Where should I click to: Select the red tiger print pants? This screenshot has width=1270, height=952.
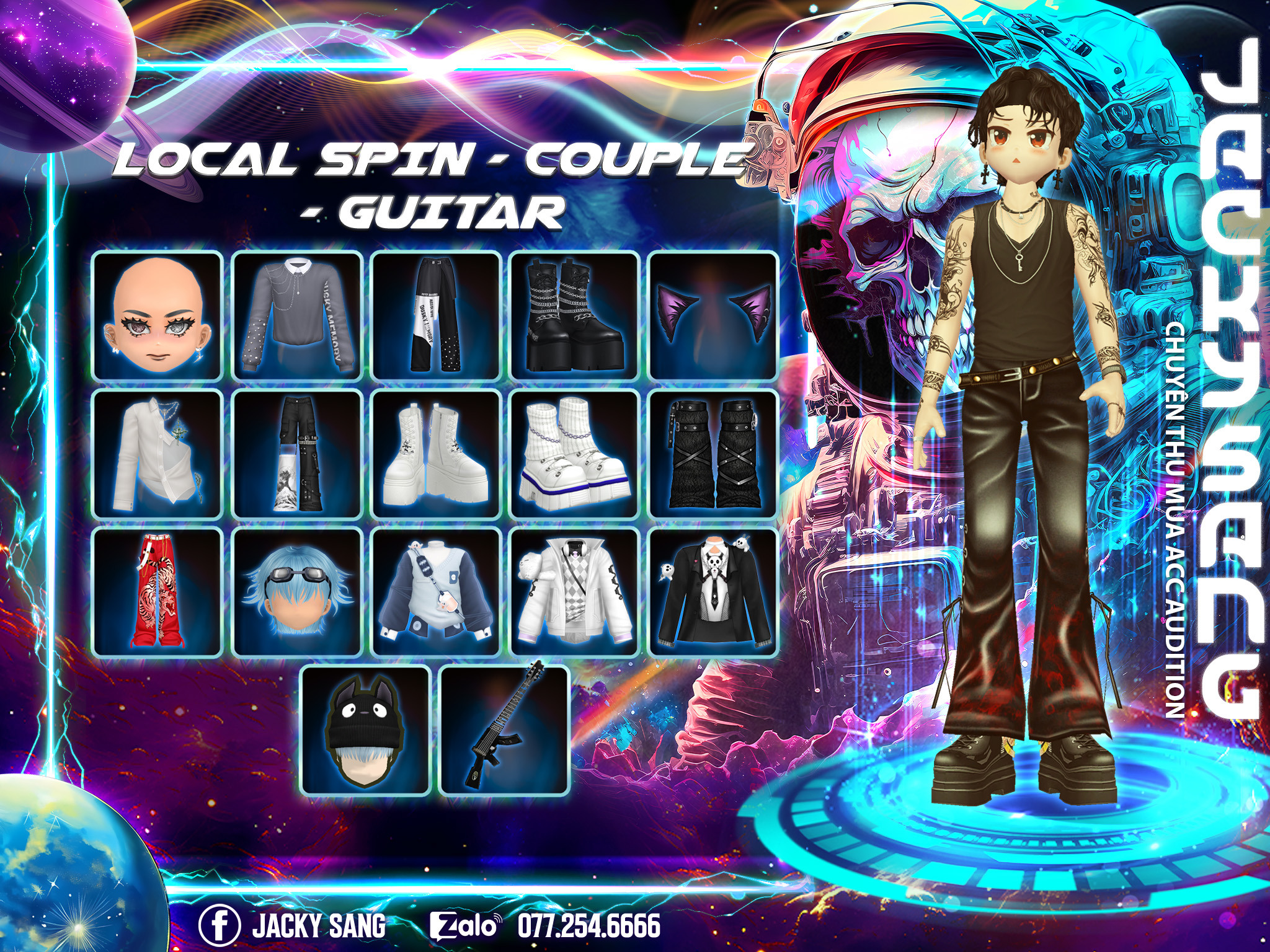158,593
